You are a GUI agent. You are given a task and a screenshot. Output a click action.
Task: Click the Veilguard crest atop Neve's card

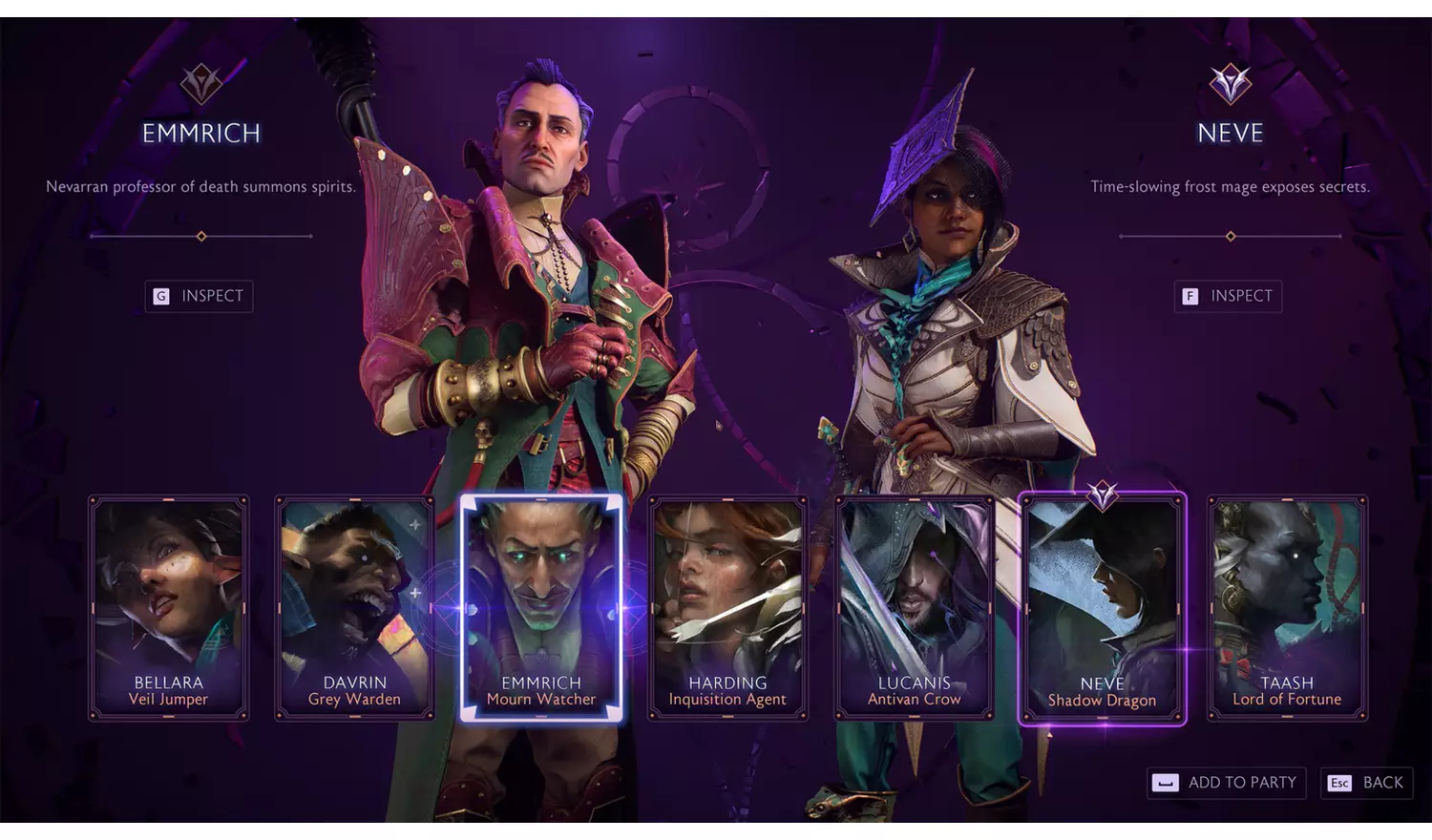tap(1102, 495)
